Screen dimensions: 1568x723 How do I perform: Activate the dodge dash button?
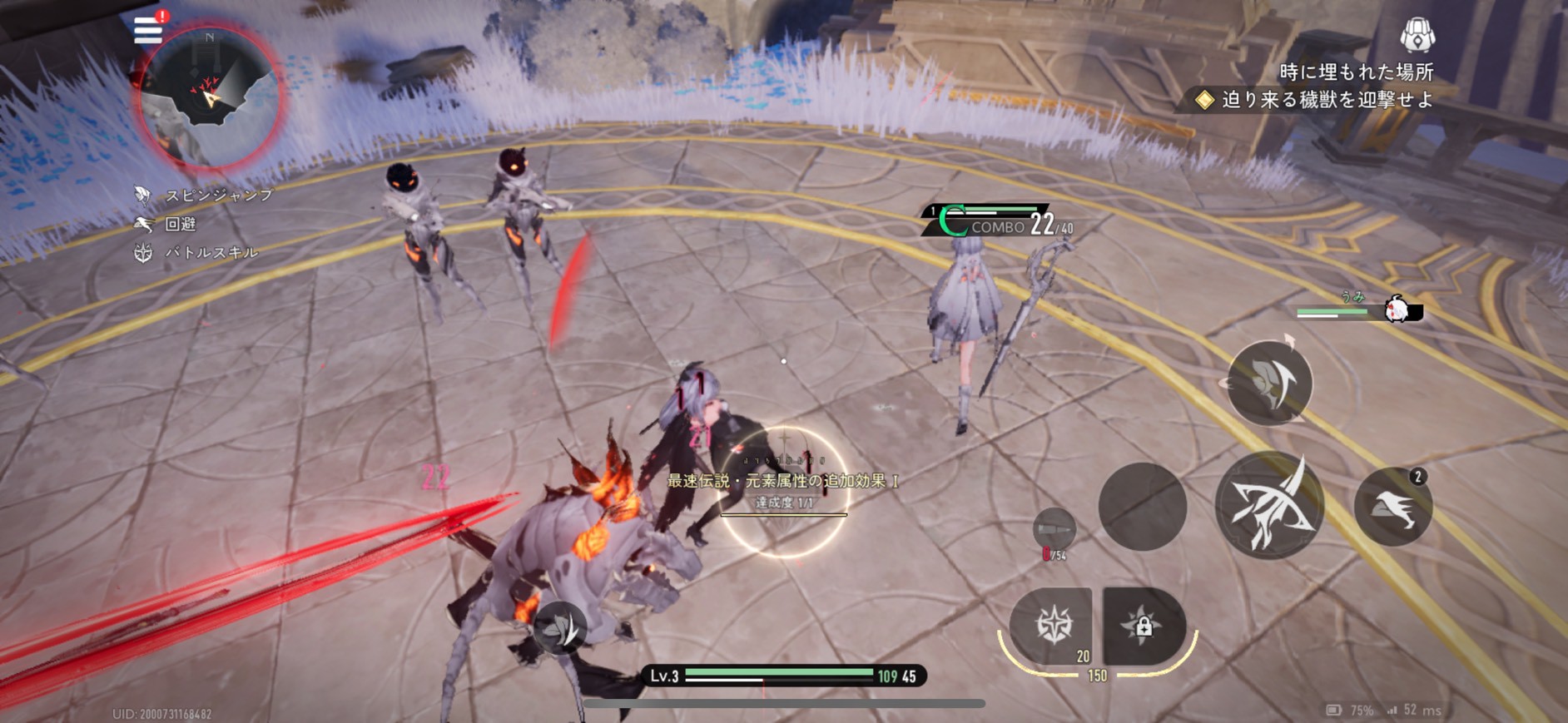1392,507
